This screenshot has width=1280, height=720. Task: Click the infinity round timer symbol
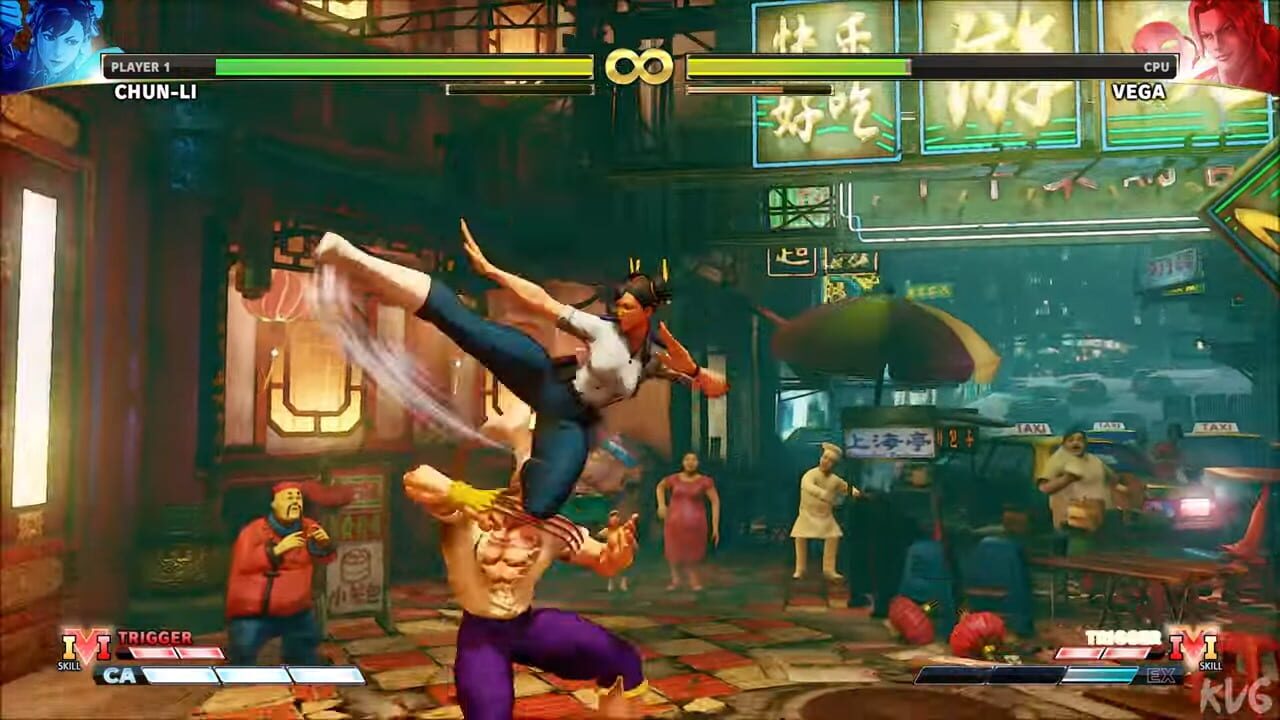(640, 68)
